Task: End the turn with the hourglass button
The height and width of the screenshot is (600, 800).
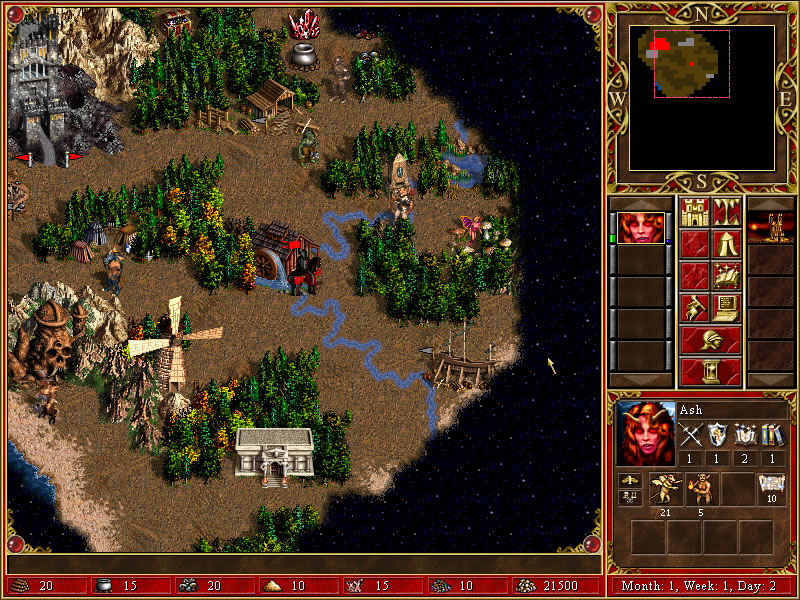Action: pyautogui.click(x=710, y=371)
